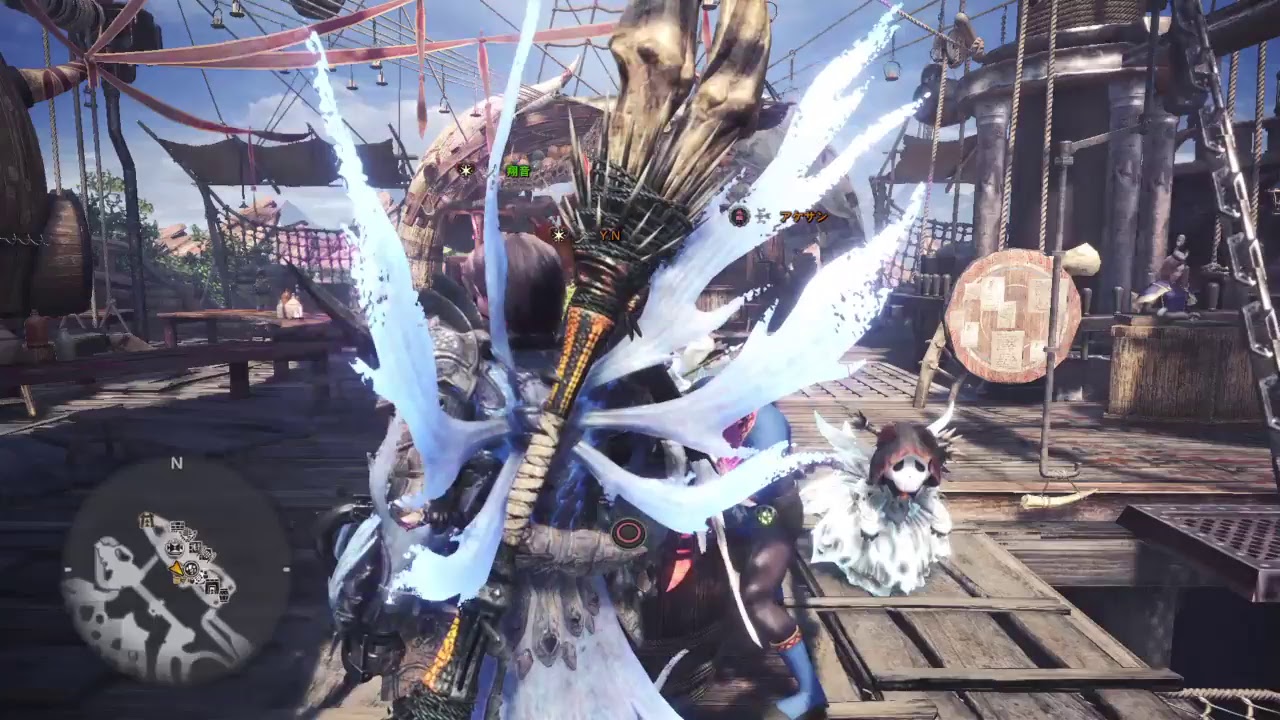Select player nameplate 翔音
This screenshot has height=720, width=1280.
pos(517,170)
